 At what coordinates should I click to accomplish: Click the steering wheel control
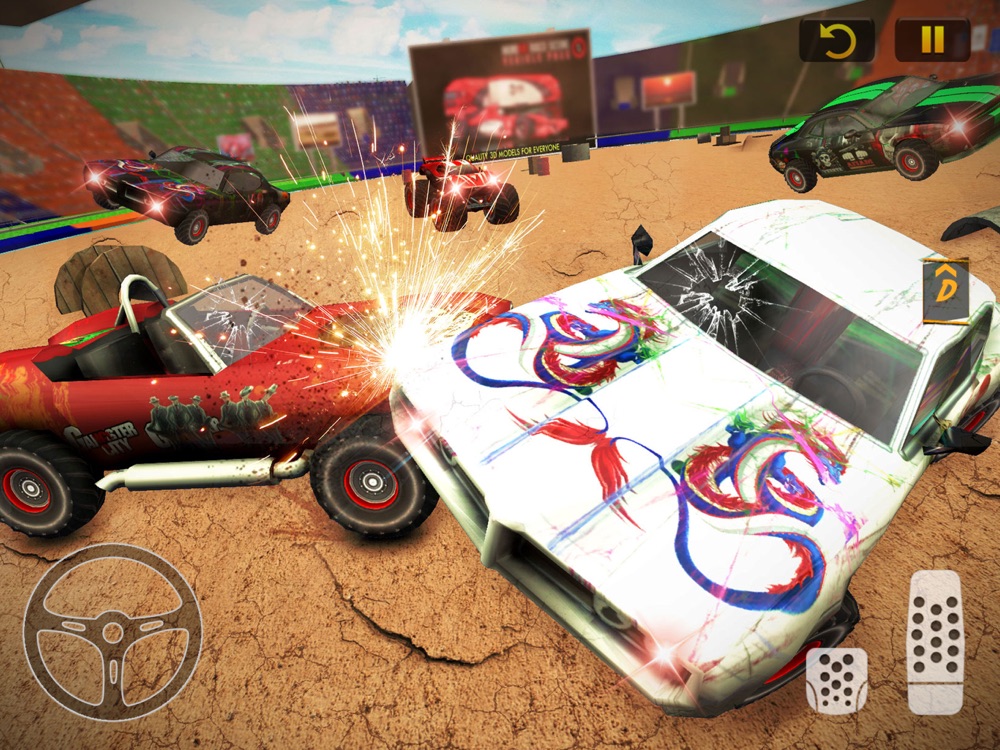[113, 632]
